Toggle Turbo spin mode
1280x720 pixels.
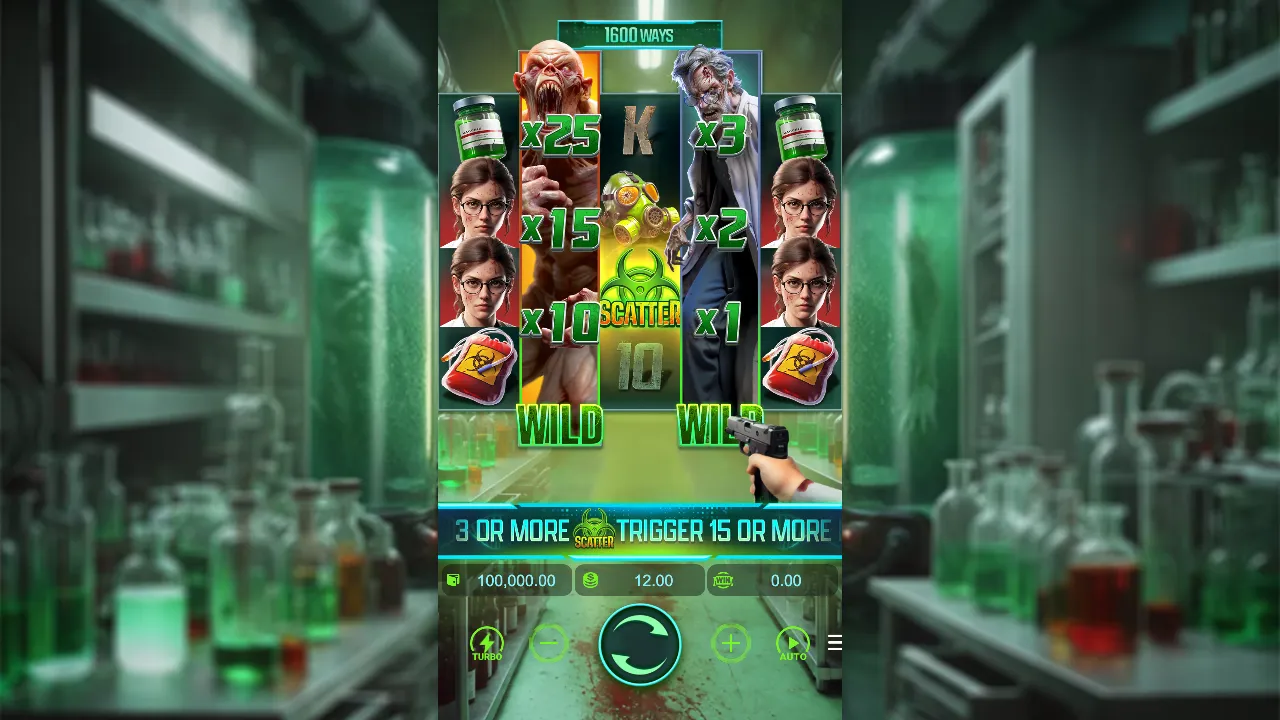point(487,645)
